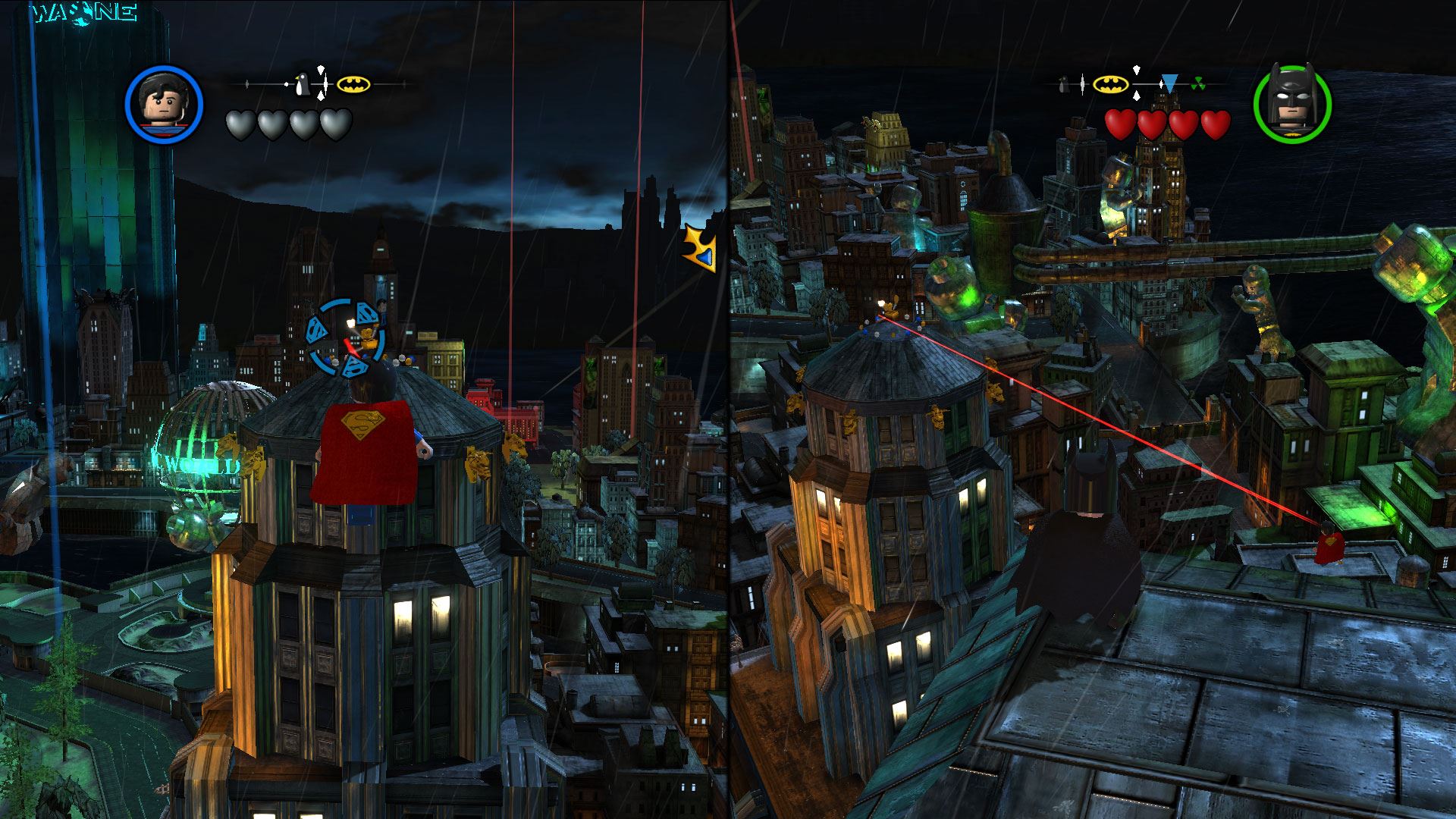Select the blue triangle compass marker
Image resolution: width=1456 pixels, height=819 pixels.
coord(1170,83)
